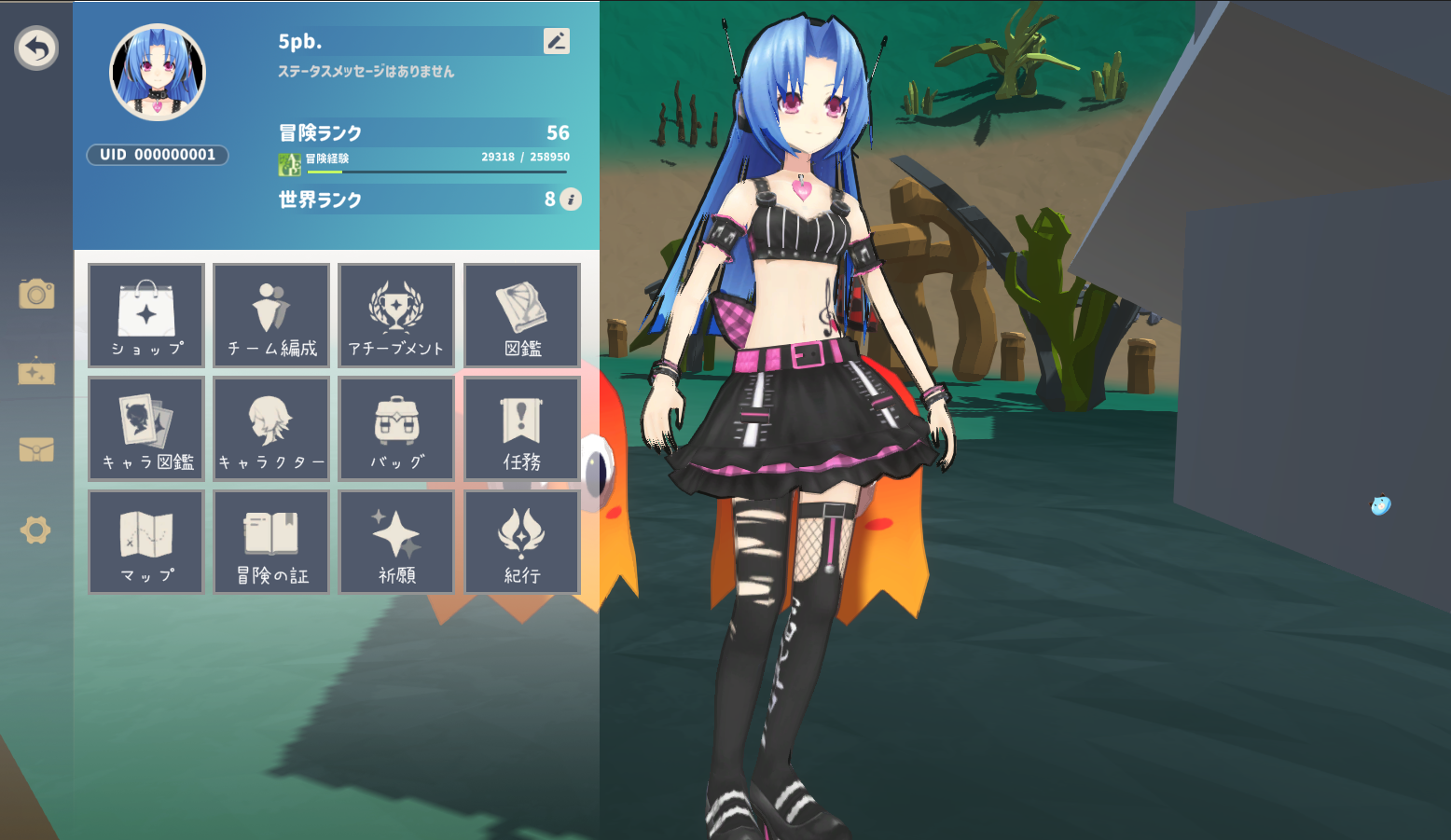Open チーム編成 team setup

click(271, 315)
